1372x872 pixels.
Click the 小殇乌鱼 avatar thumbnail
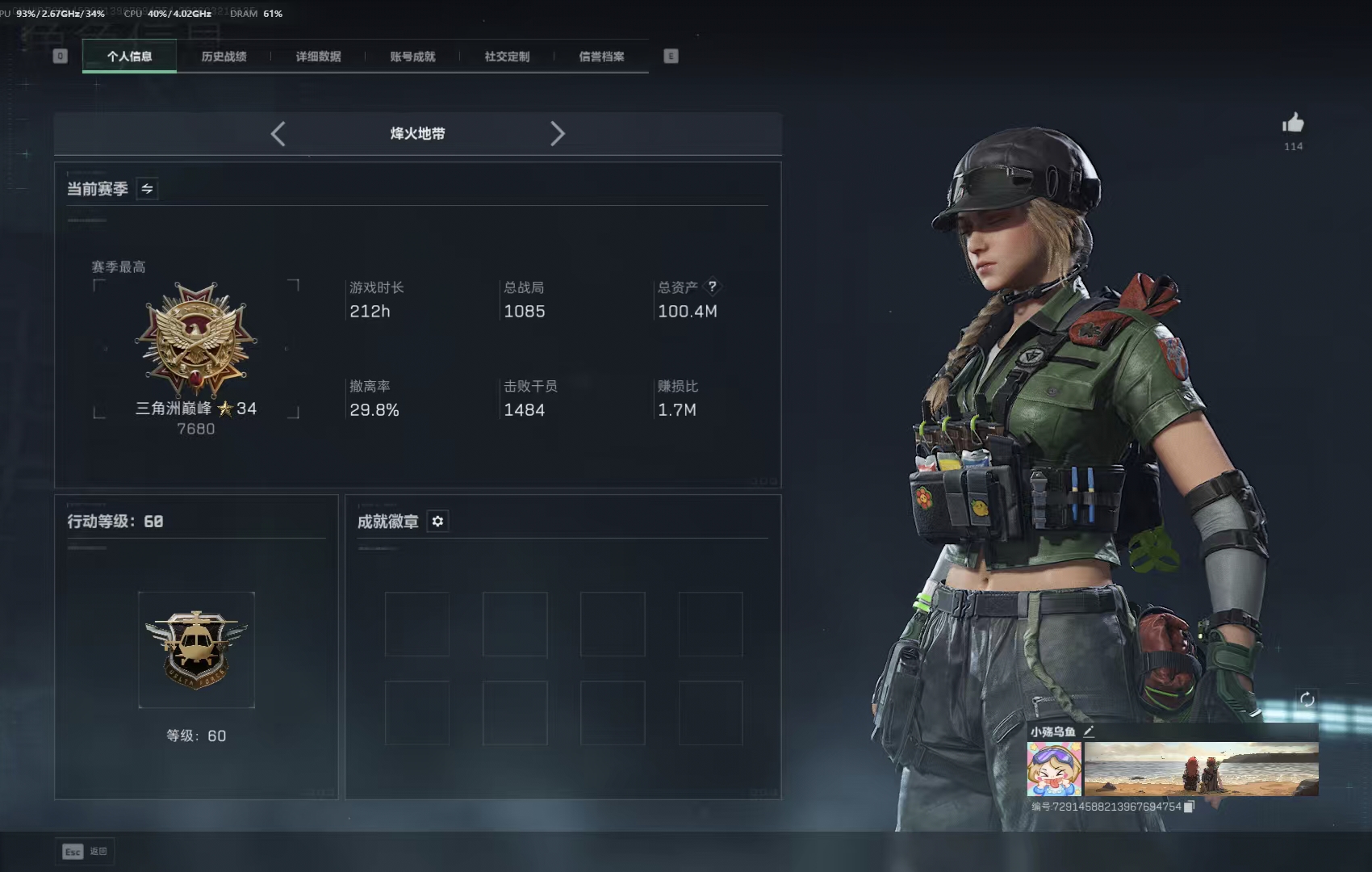pyautogui.click(x=1053, y=767)
